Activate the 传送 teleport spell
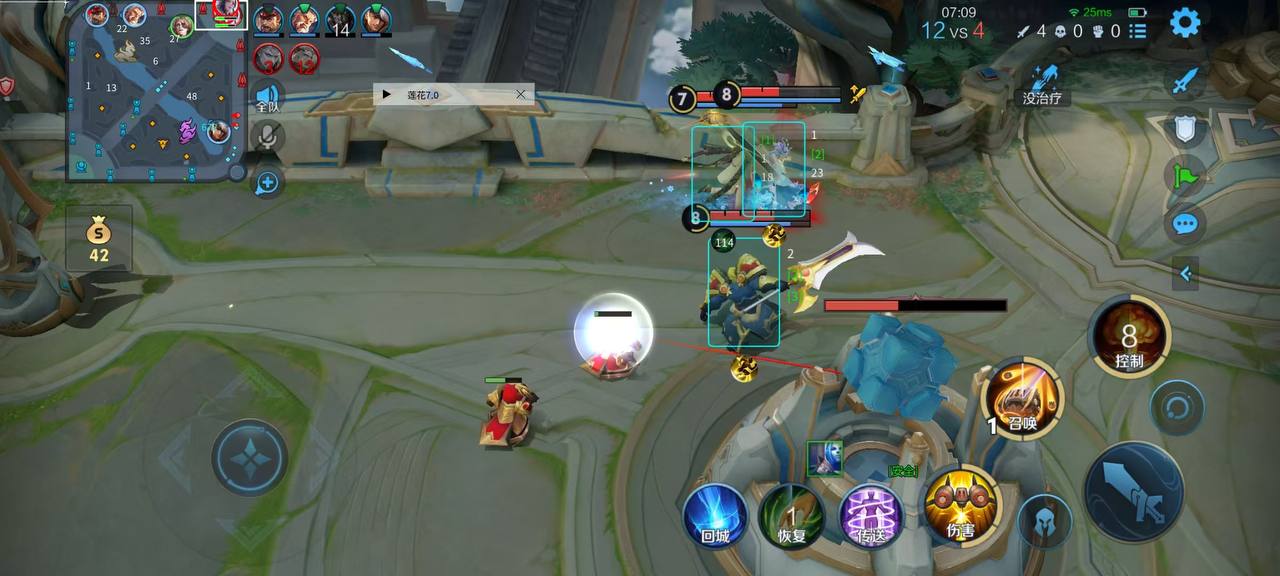Screen dimensions: 1280x576 pos(871,515)
